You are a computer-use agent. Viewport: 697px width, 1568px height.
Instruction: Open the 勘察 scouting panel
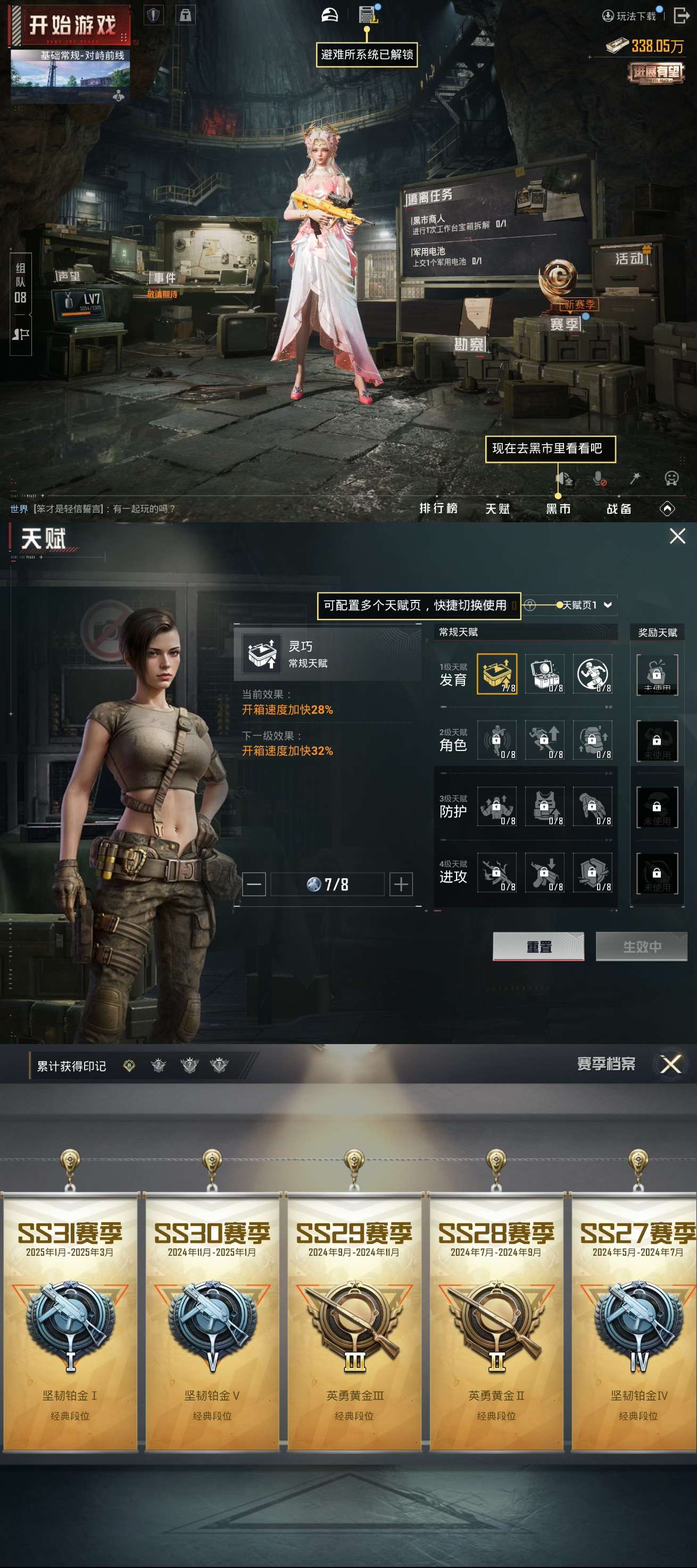pyautogui.click(x=469, y=344)
